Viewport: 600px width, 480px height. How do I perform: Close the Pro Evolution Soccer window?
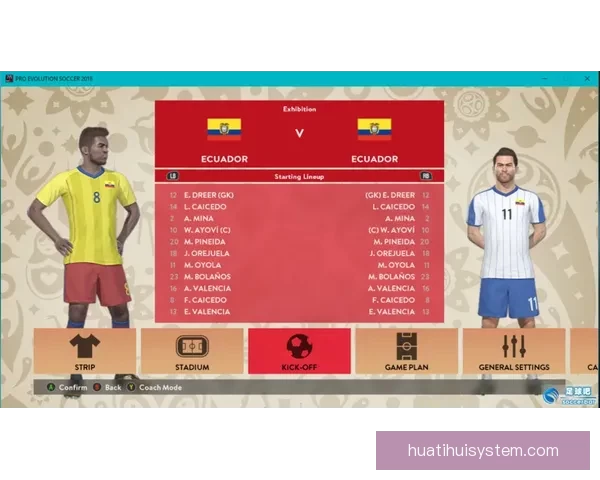589,78
